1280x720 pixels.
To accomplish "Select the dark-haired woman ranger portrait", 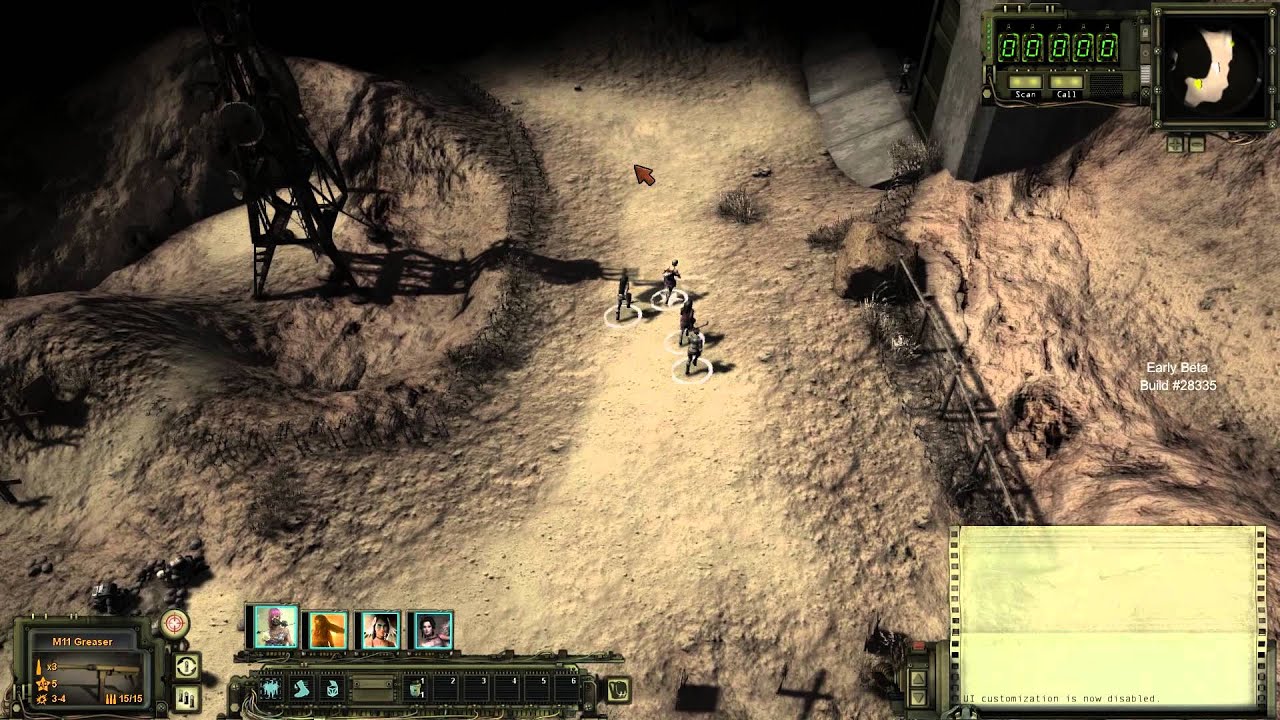I will pos(431,631).
